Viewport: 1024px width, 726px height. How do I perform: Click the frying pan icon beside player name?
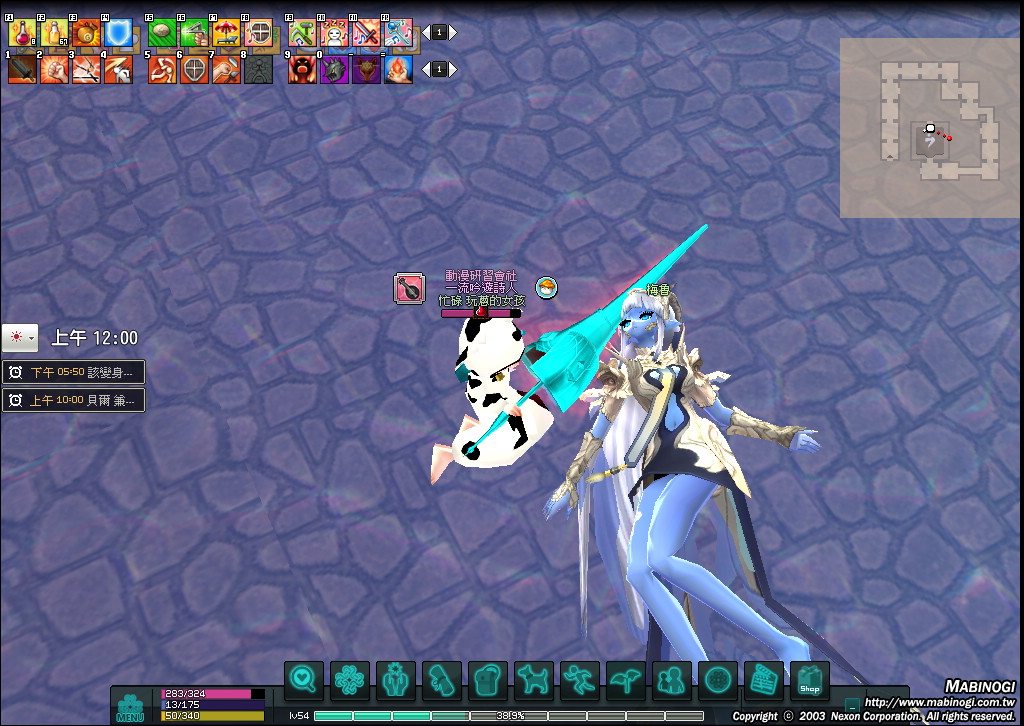pyautogui.click(x=409, y=288)
